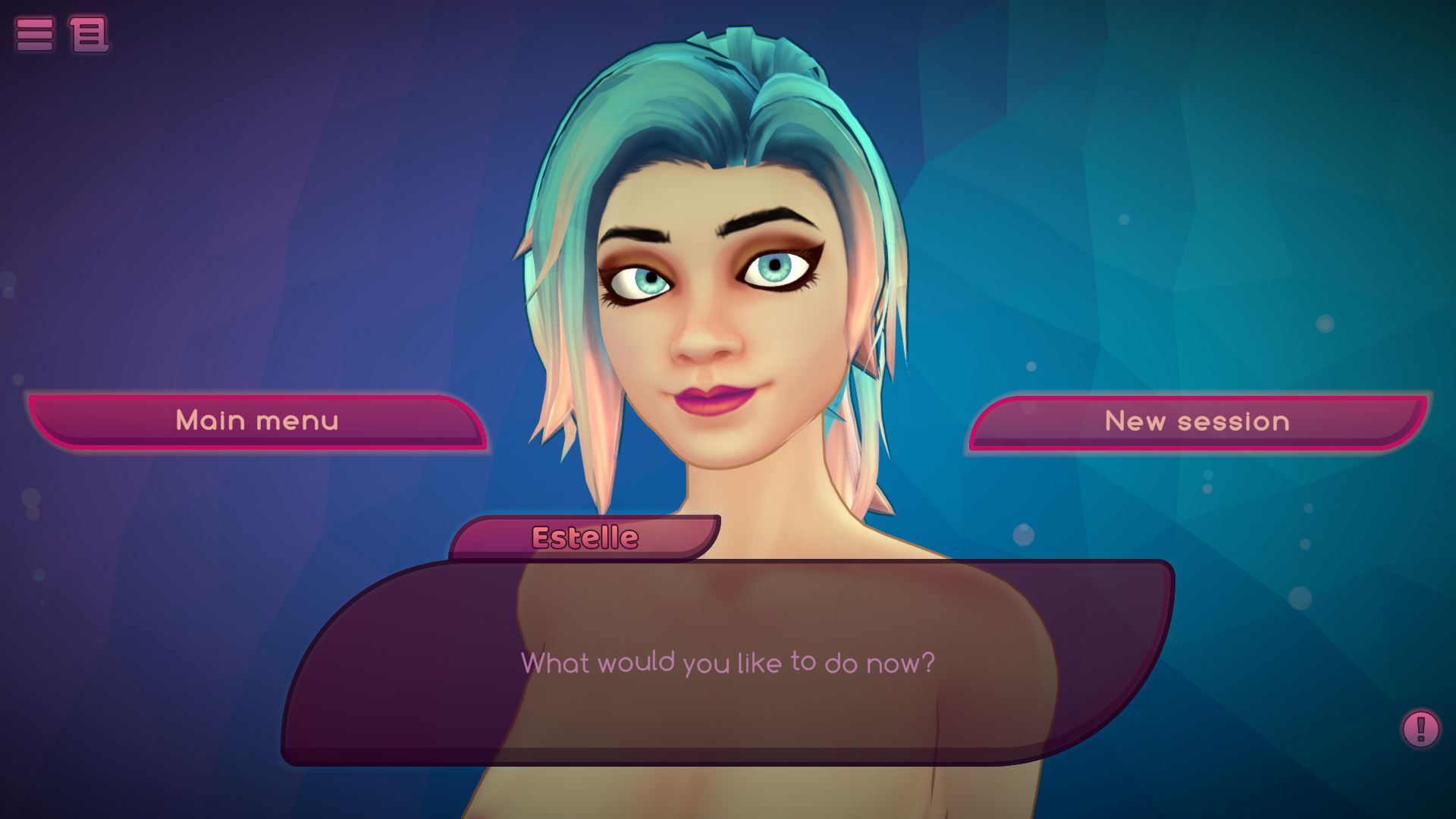Image resolution: width=1456 pixels, height=819 pixels.
Task: Start a New session
Action: tap(1197, 422)
